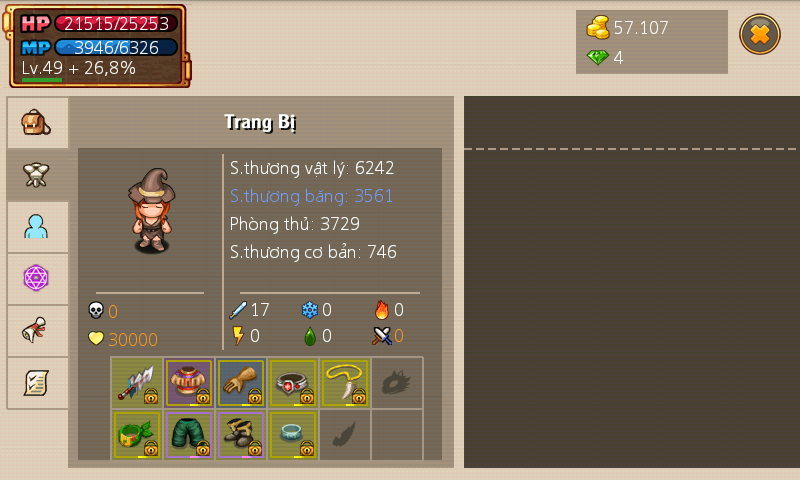Viewport: 800px width, 480px height.
Task: Click the empty mask silhouette slot
Action: tap(397, 383)
